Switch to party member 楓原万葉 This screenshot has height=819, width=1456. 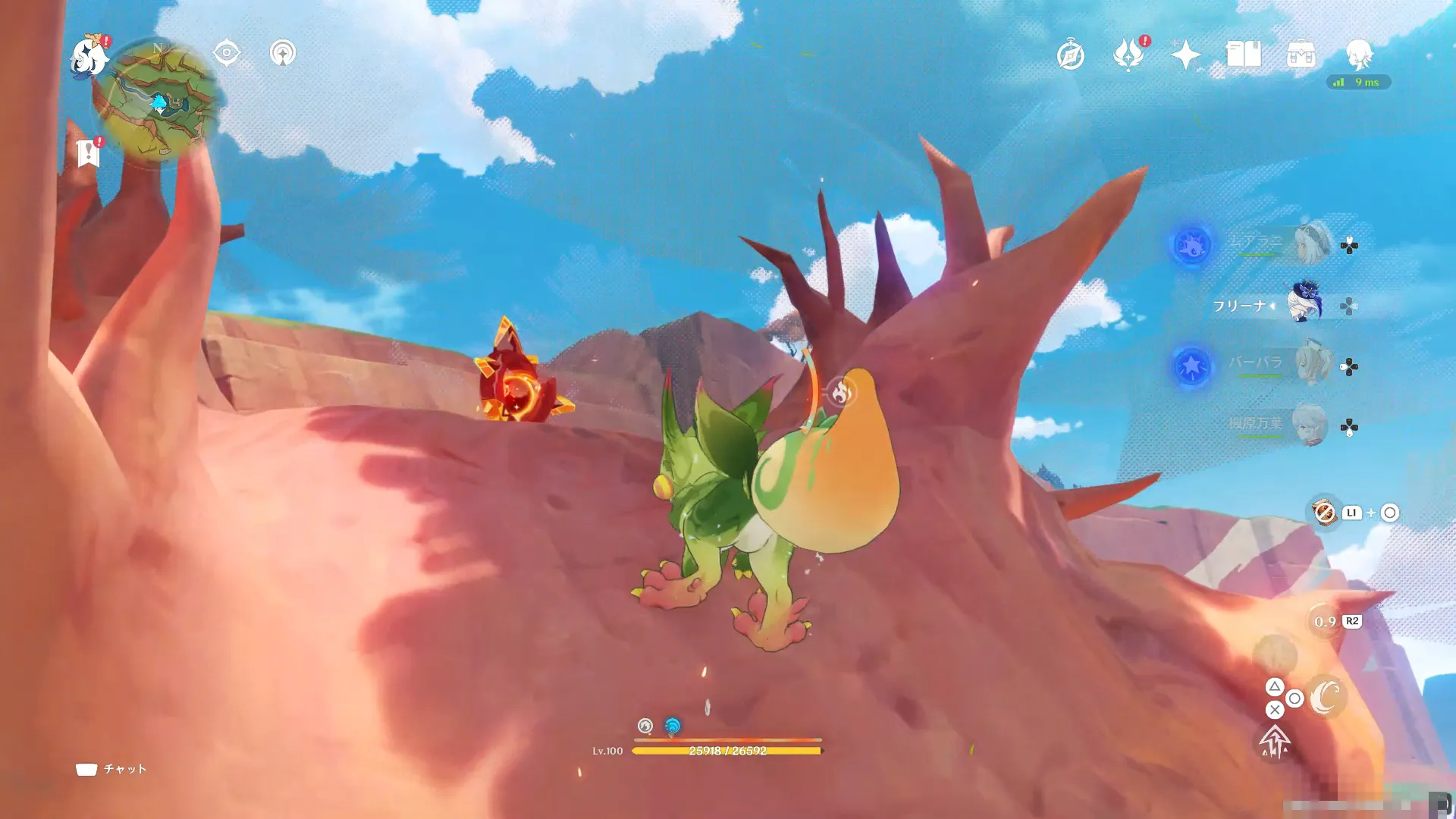click(1310, 425)
